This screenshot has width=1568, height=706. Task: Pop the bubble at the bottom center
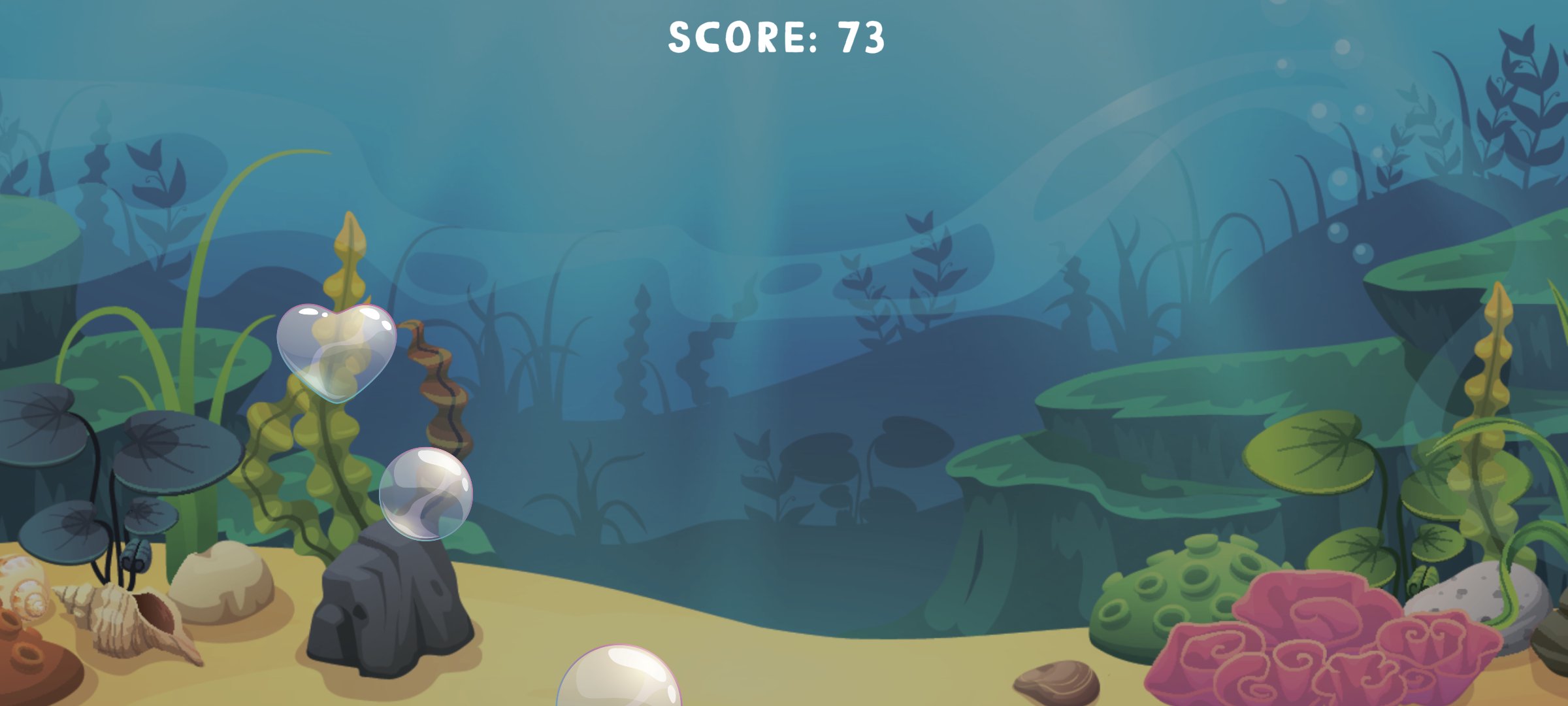coord(621,686)
